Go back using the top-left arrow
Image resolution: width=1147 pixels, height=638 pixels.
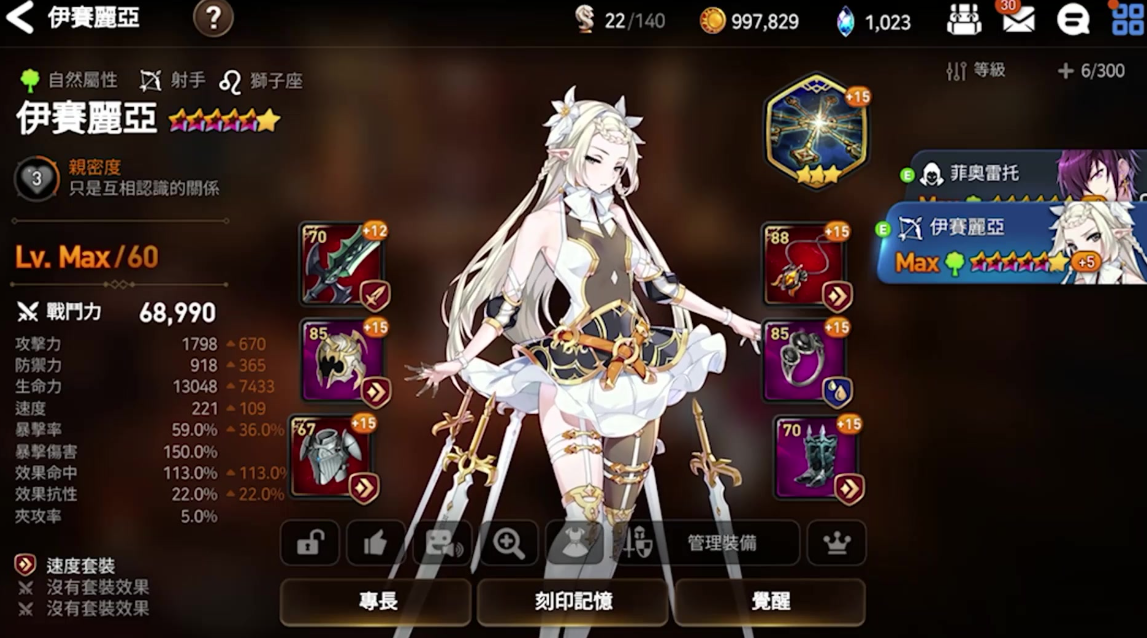point(20,17)
